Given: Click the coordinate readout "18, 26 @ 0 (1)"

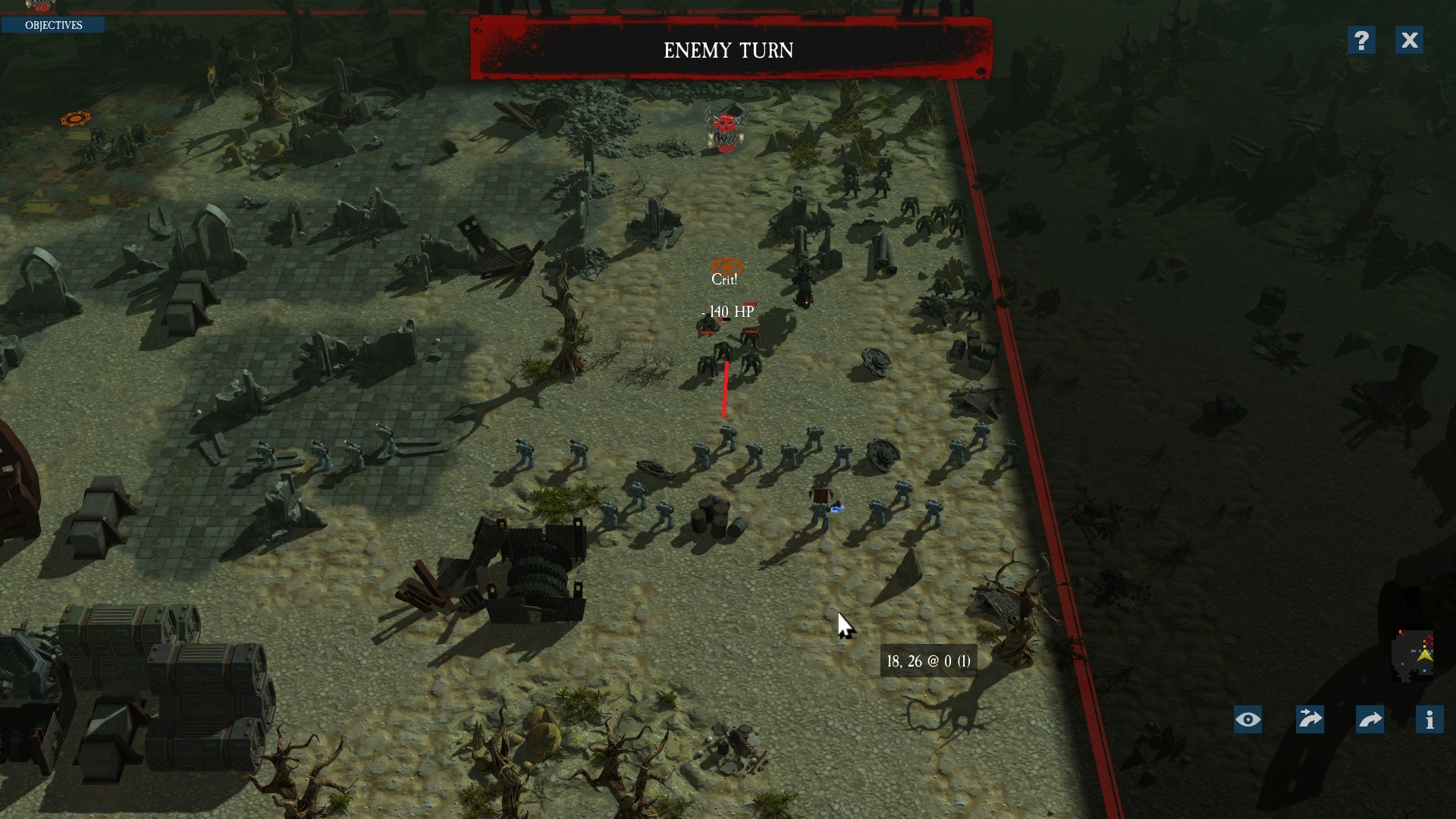Looking at the screenshot, I should pyautogui.click(x=927, y=660).
